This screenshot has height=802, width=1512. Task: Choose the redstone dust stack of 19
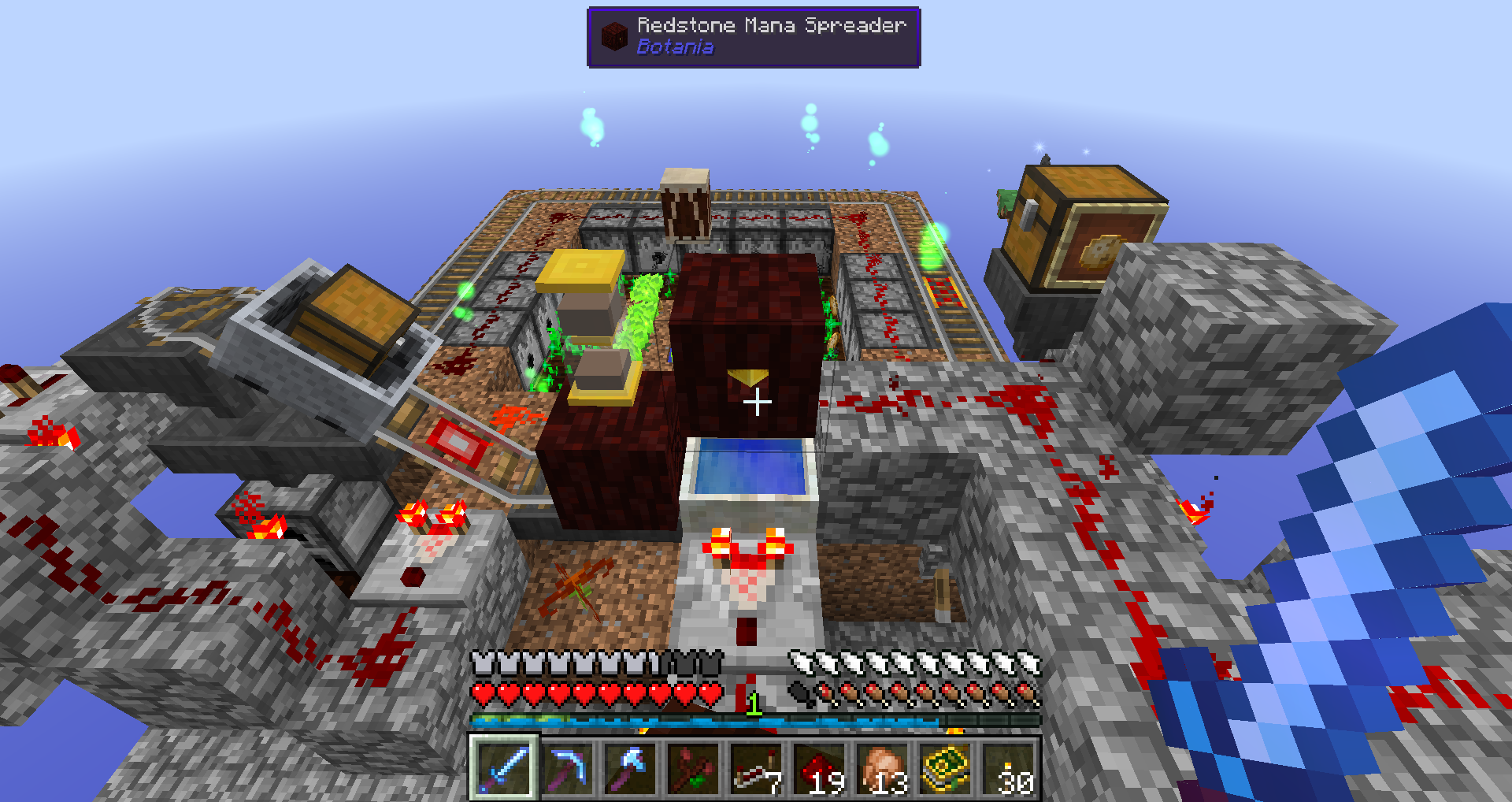pyautogui.click(x=820, y=768)
